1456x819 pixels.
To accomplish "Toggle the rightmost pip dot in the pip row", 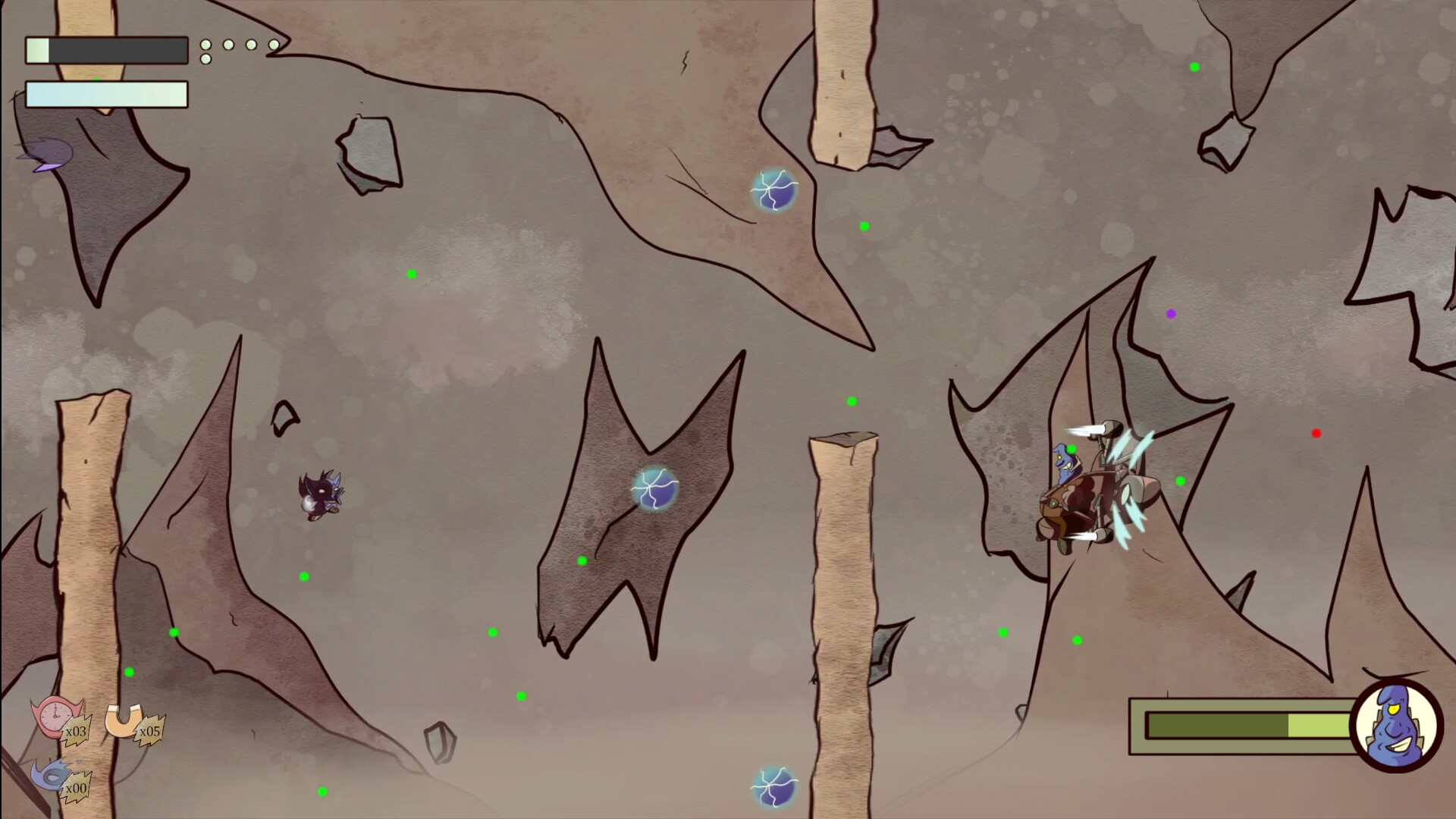I will tap(274, 45).
